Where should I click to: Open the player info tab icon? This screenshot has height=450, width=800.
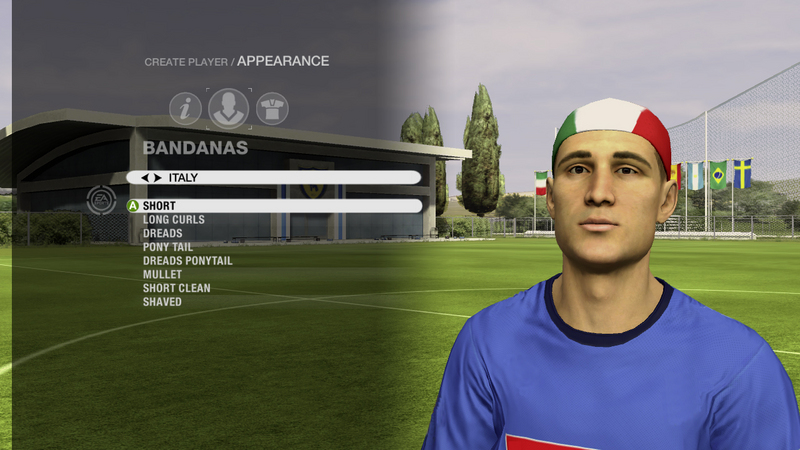pos(185,108)
